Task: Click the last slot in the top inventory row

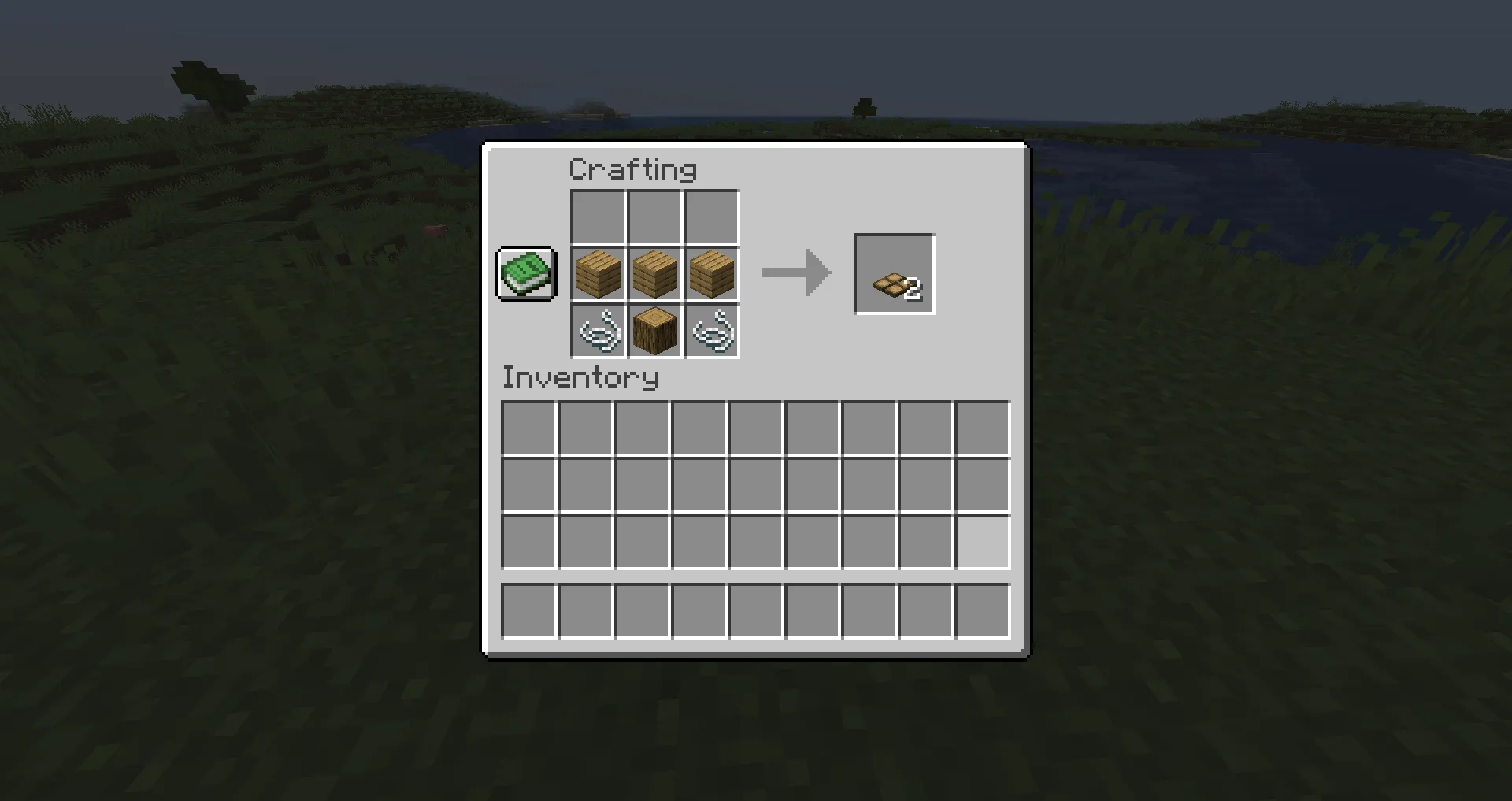Action: pyautogui.click(x=982, y=427)
